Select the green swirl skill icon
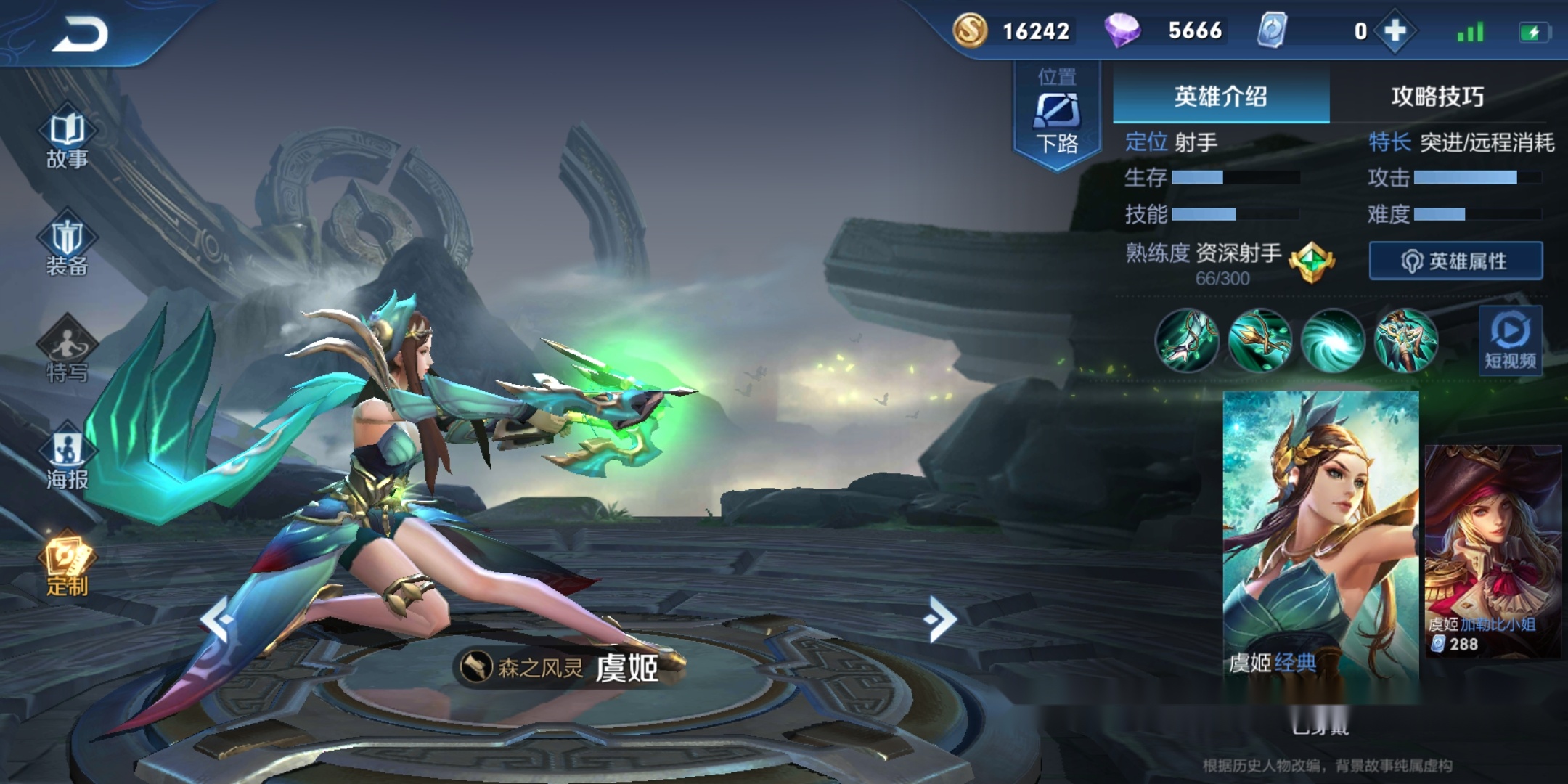Viewport: 1568px width, 784px height. [x=1333, y=340]
